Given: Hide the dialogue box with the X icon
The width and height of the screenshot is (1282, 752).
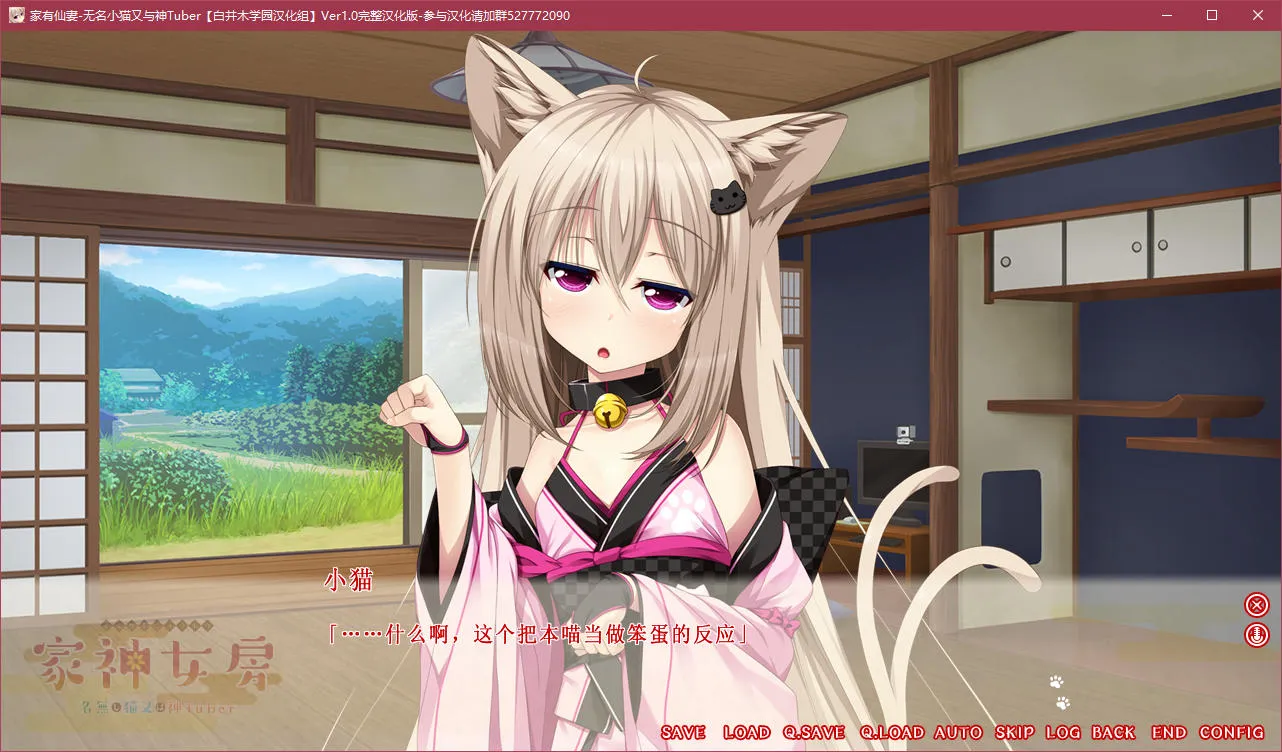Looking at the screenshot, I should point(1257,602).
